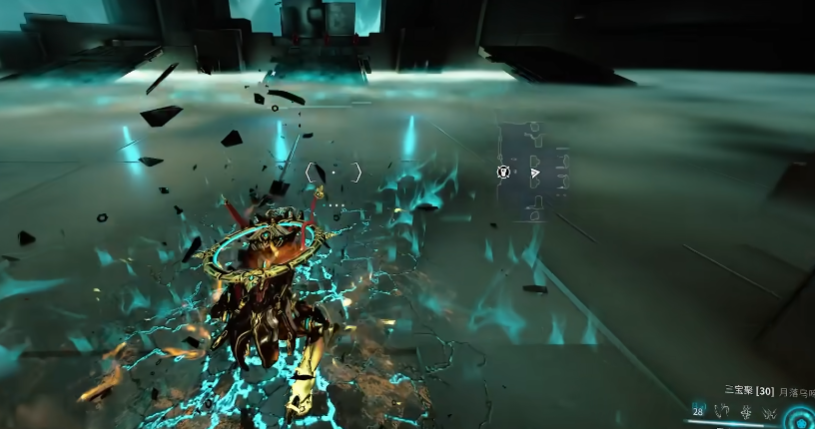Select the circular objective marker on the minimap
The height and width of the screenshot is (429, 815).
(x=504, y=172)
